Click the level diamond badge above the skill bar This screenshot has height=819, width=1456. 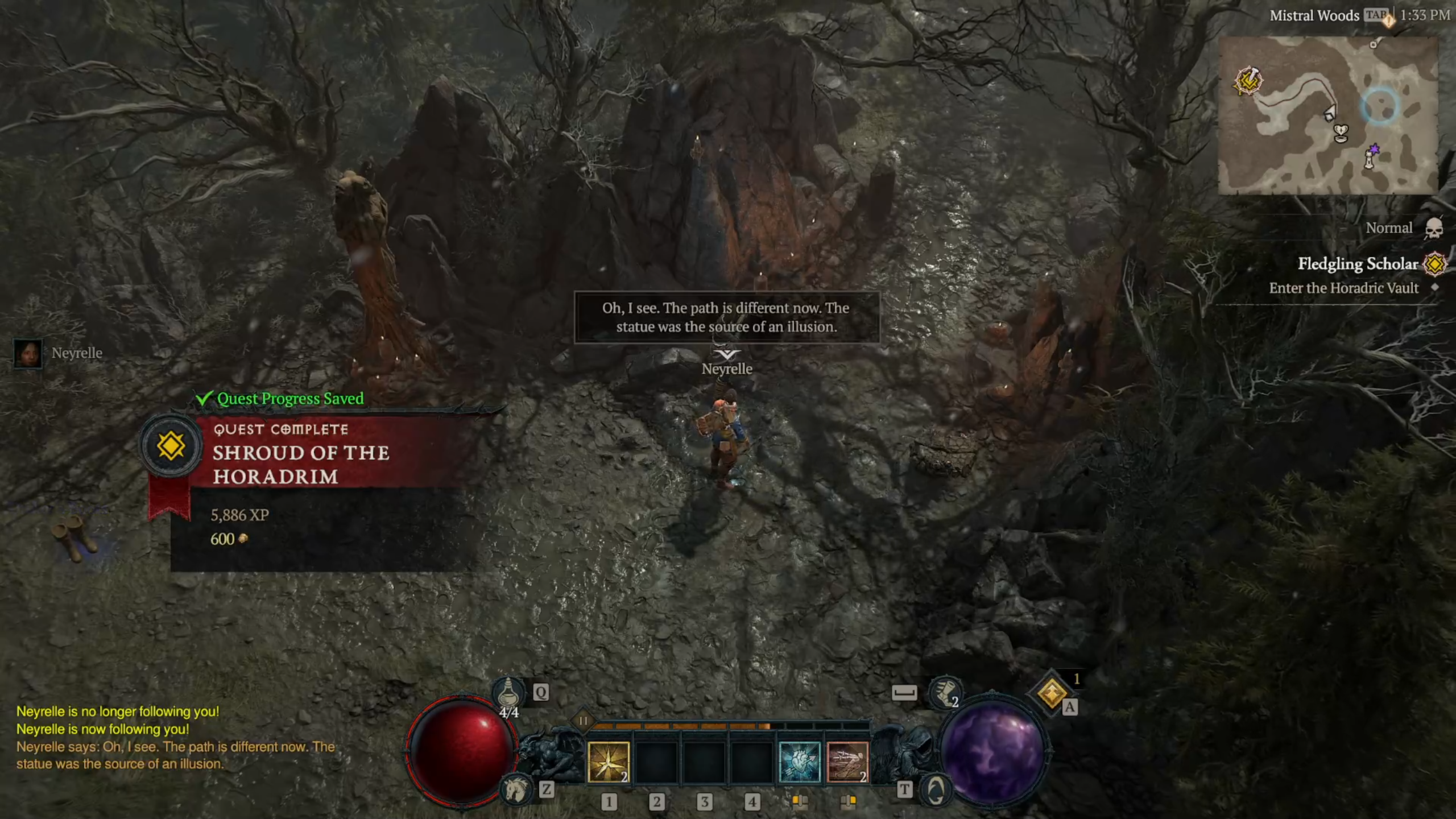point(583,721)
